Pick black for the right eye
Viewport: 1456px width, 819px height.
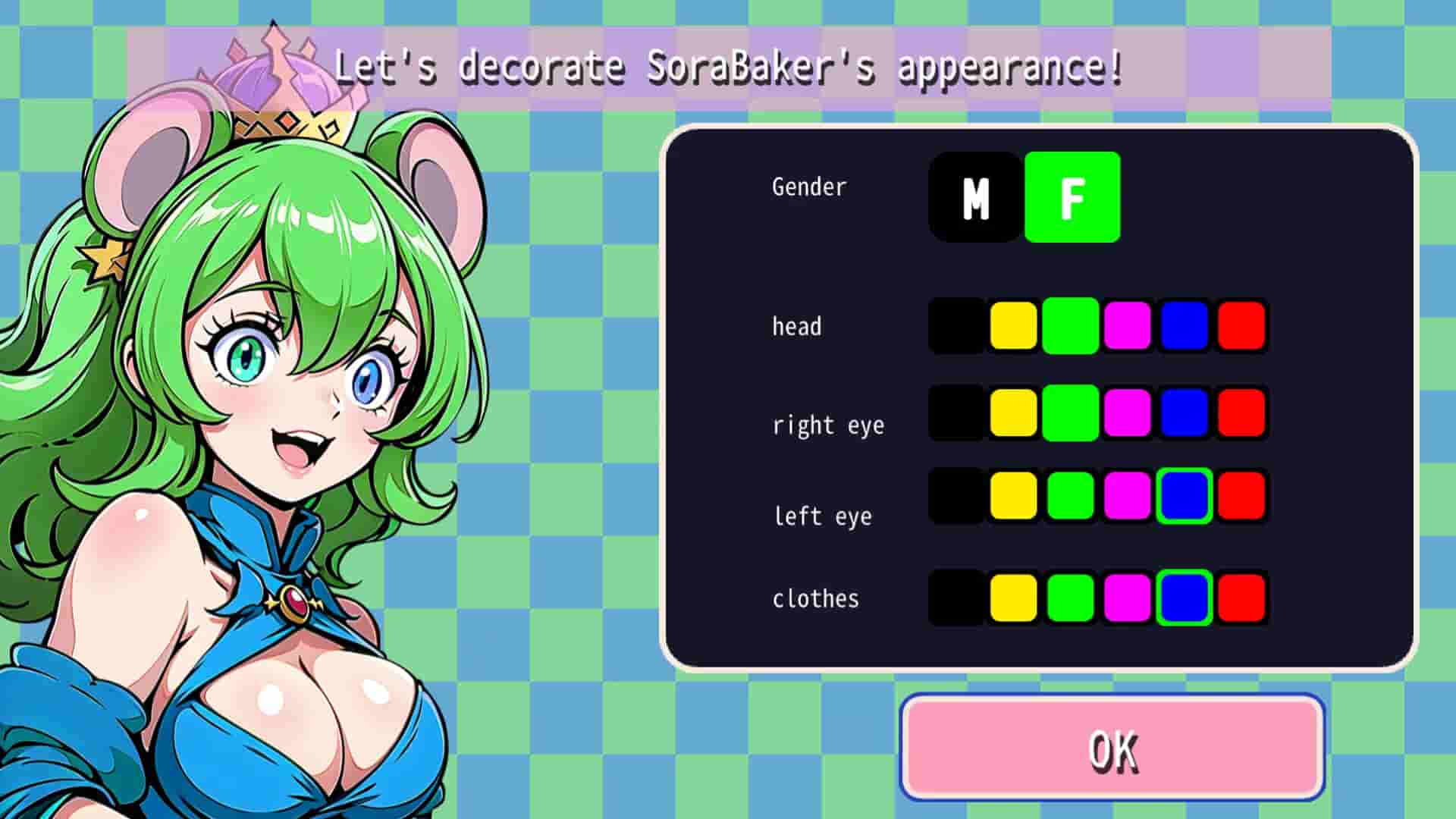pos(956,413)
